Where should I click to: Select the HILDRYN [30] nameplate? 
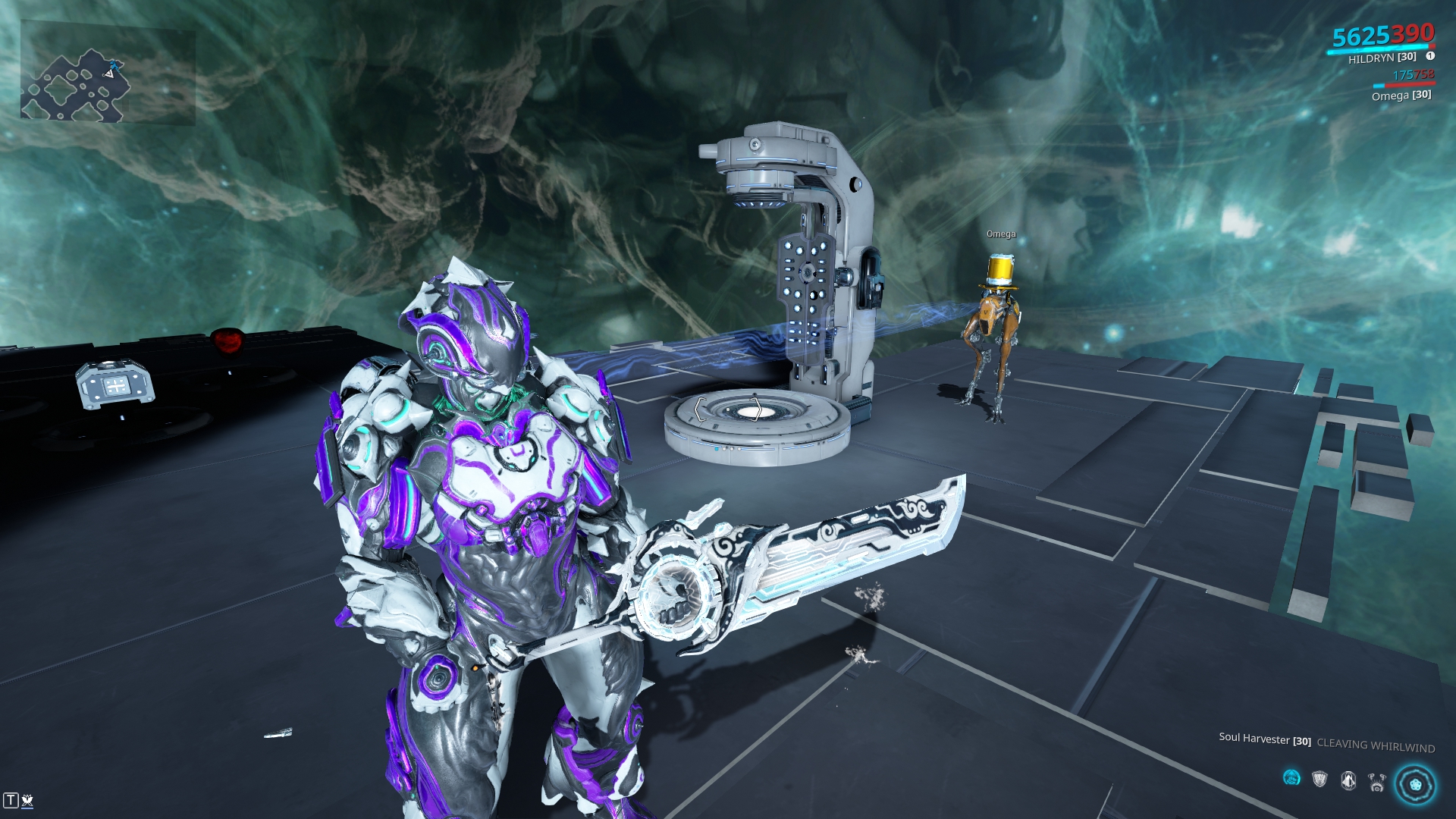[1382, 57]
